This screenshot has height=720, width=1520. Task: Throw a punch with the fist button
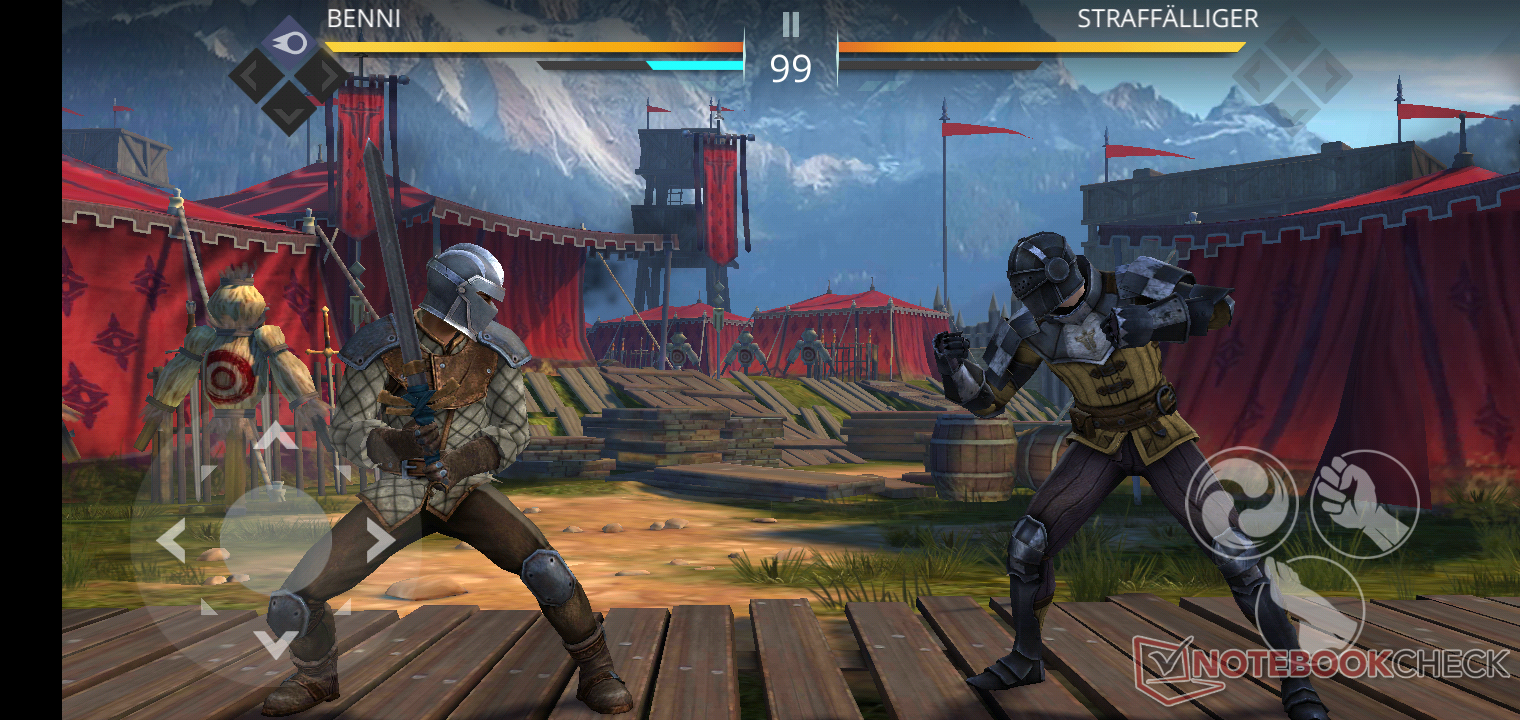click(x=1364, y=504)
